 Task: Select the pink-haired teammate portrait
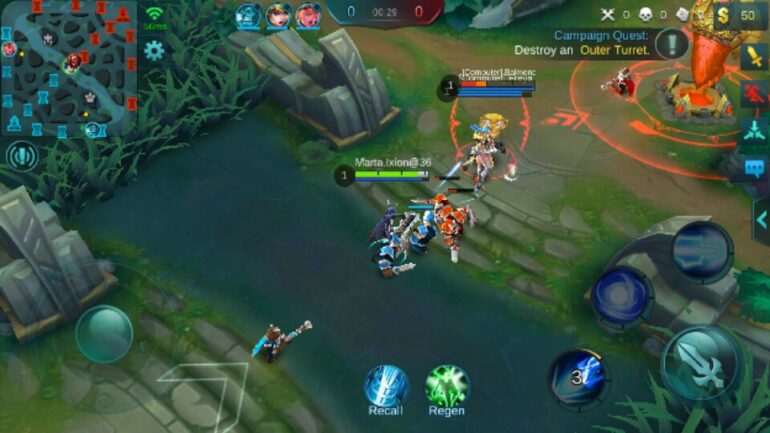click(308, 15)
